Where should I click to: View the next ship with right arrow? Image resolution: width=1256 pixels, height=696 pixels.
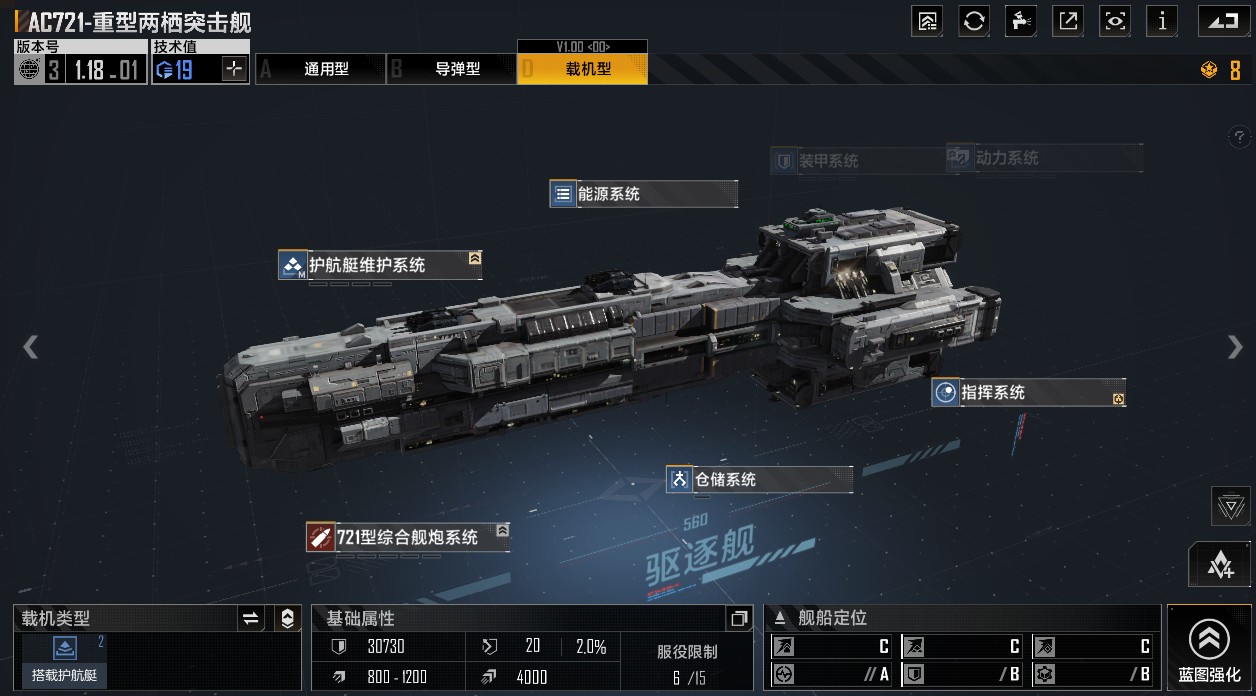(x=1235, y=347)
